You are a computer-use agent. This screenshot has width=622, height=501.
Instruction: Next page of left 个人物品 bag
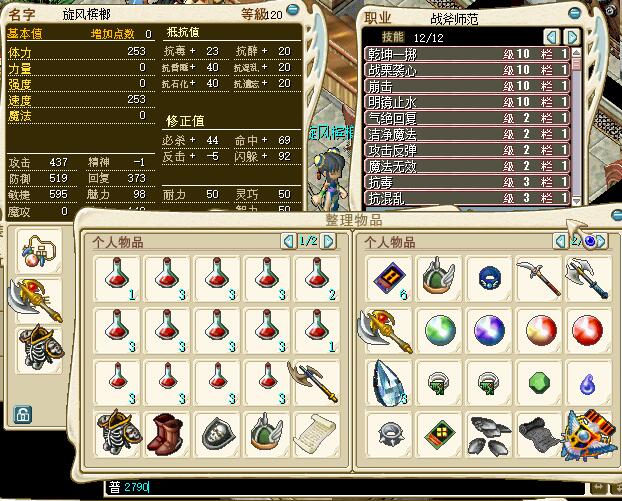point(329,241)
